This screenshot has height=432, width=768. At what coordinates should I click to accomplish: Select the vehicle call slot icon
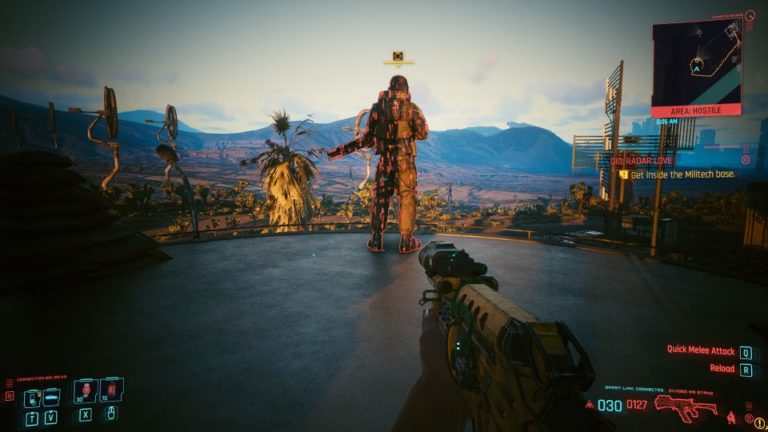click(50, 397)
